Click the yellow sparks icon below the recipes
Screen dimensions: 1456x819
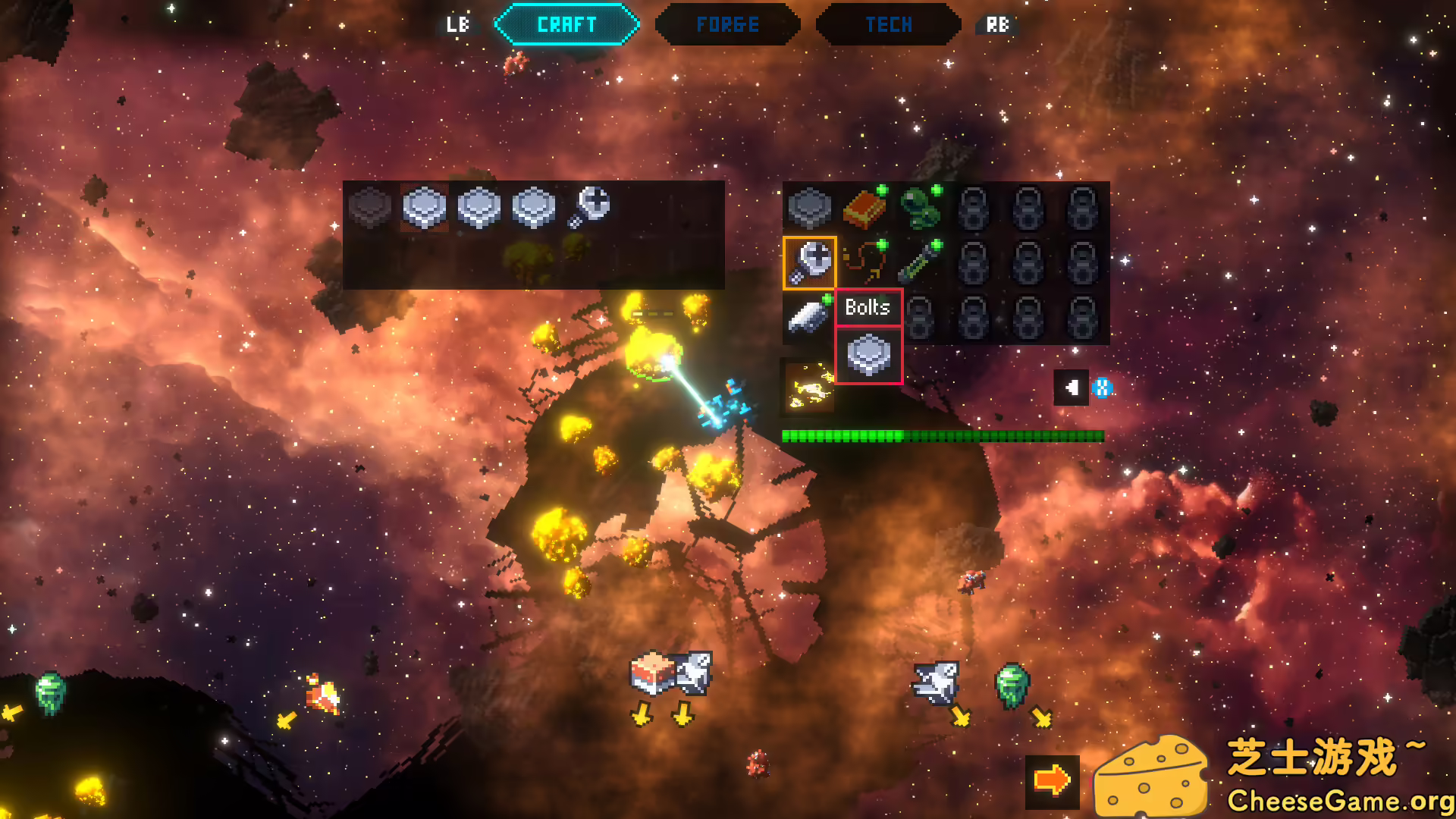809,387
